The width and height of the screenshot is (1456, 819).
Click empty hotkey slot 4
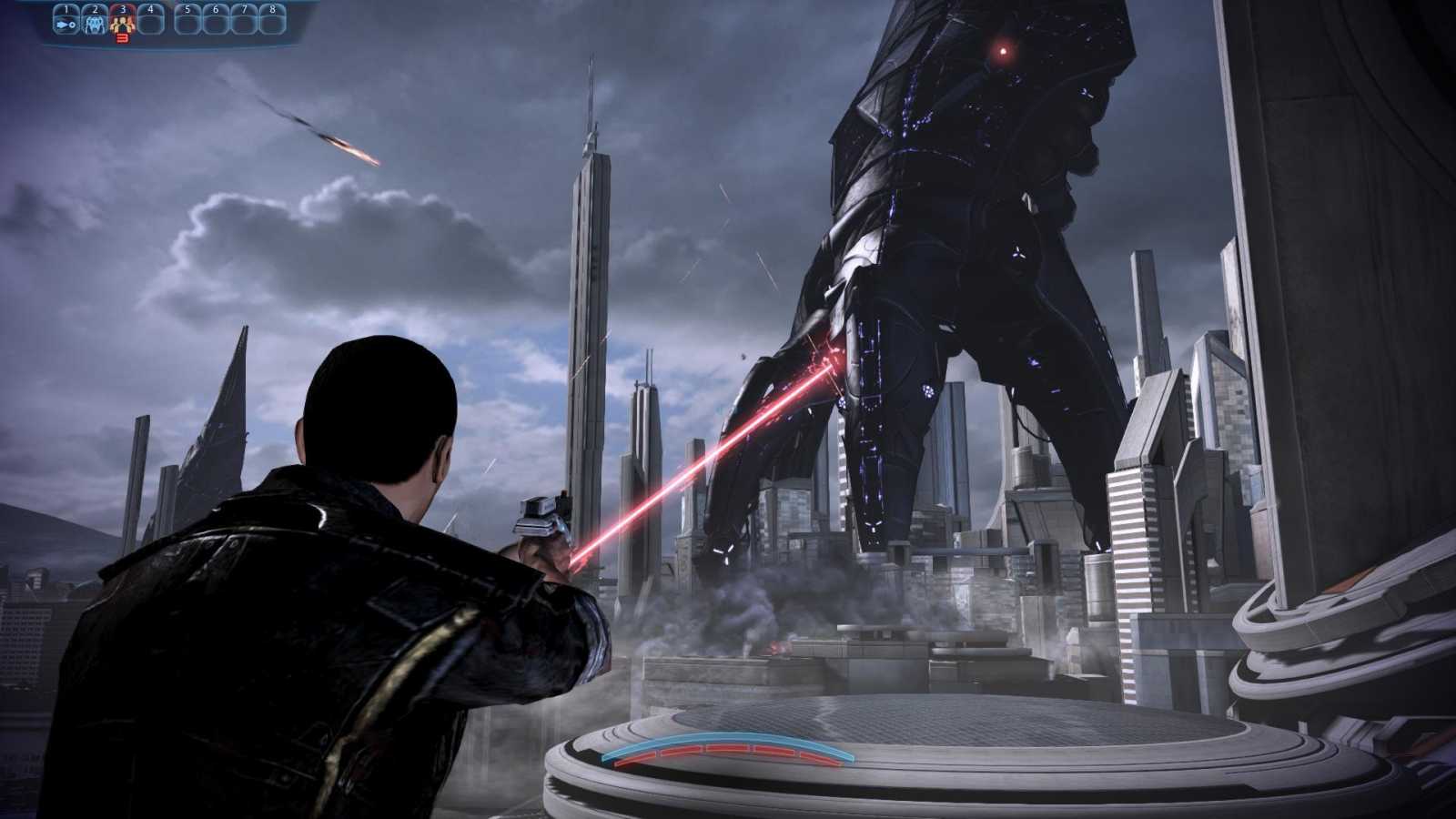click(x=151, y=23)
